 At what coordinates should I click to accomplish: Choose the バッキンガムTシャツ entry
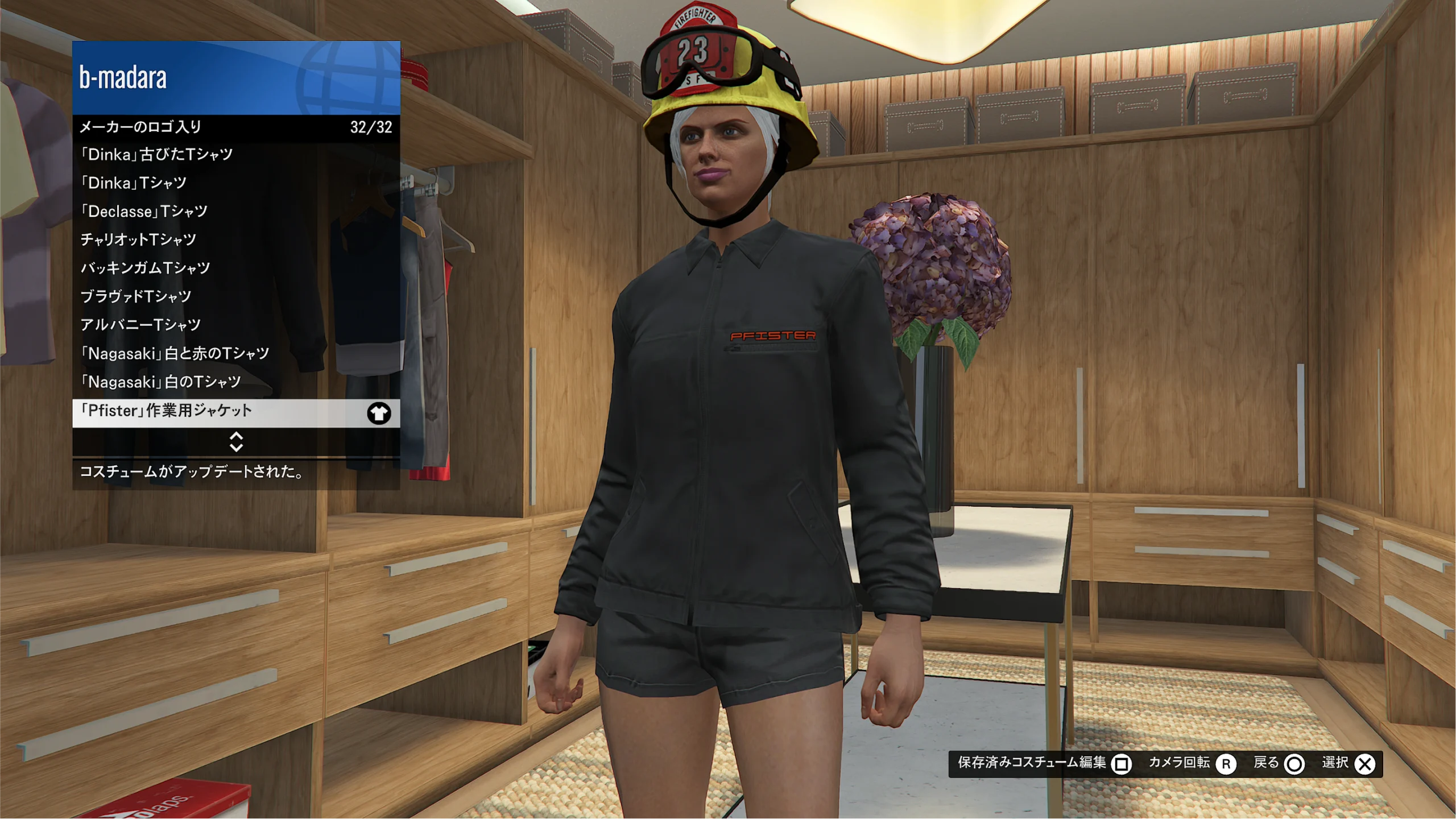235,268
